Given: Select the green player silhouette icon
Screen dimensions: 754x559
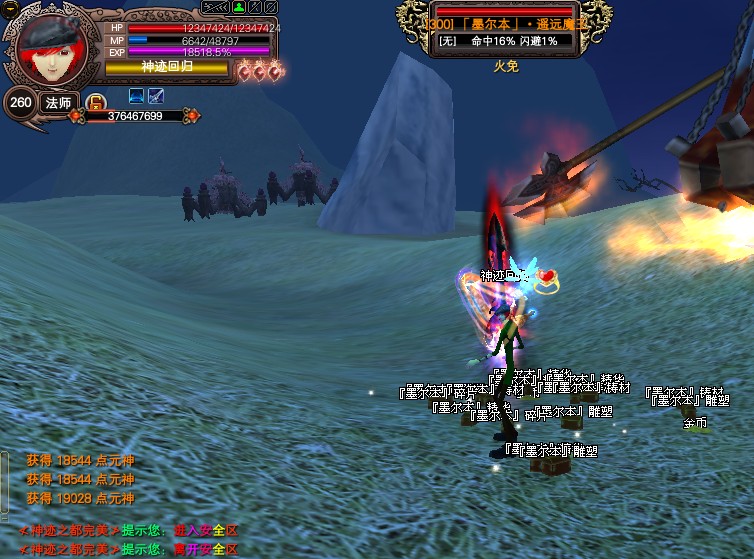Looking at the screenshot, I should tap(240, 8).
